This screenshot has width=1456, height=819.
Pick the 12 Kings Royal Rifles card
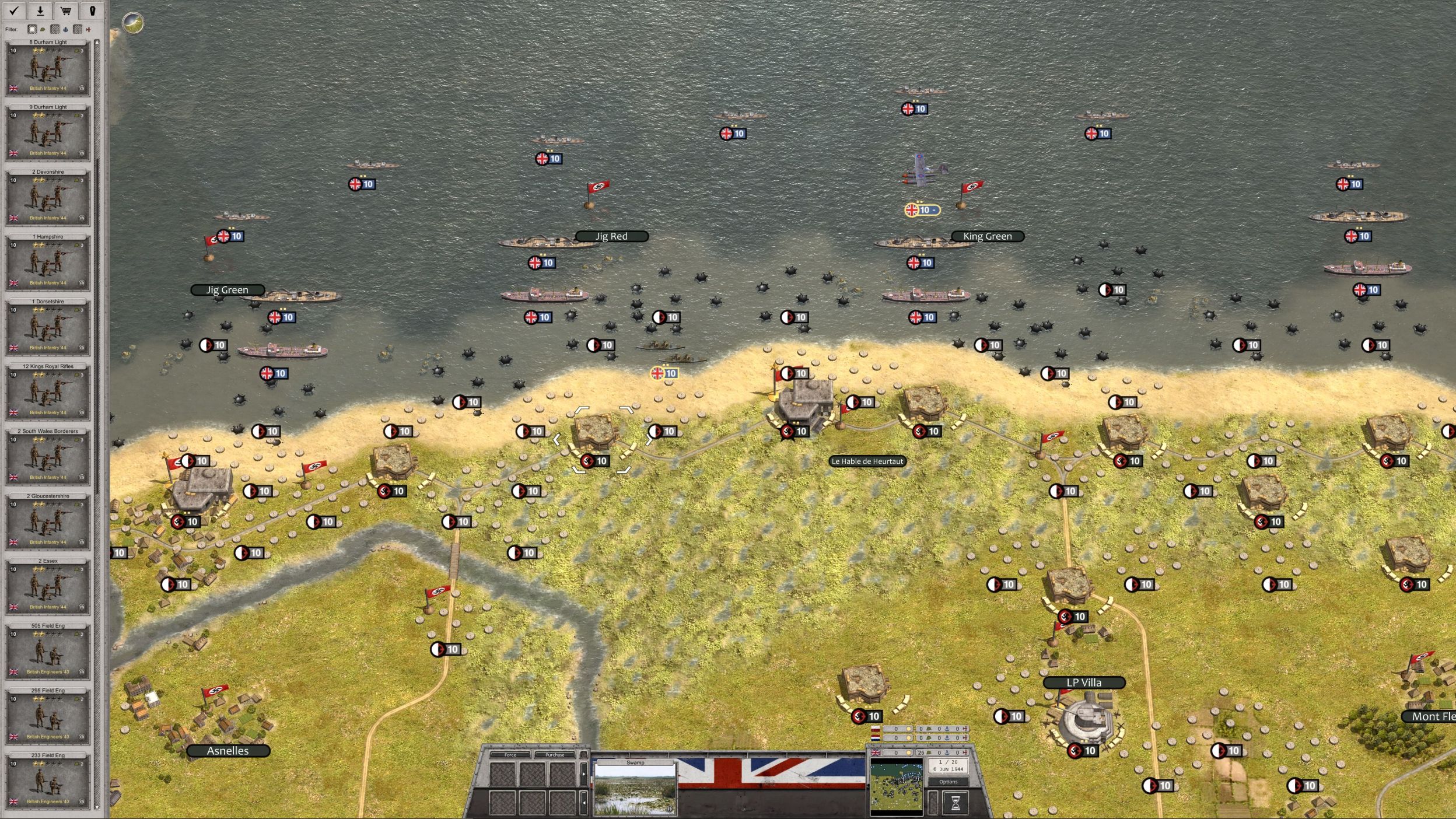[x=48, y=392]
